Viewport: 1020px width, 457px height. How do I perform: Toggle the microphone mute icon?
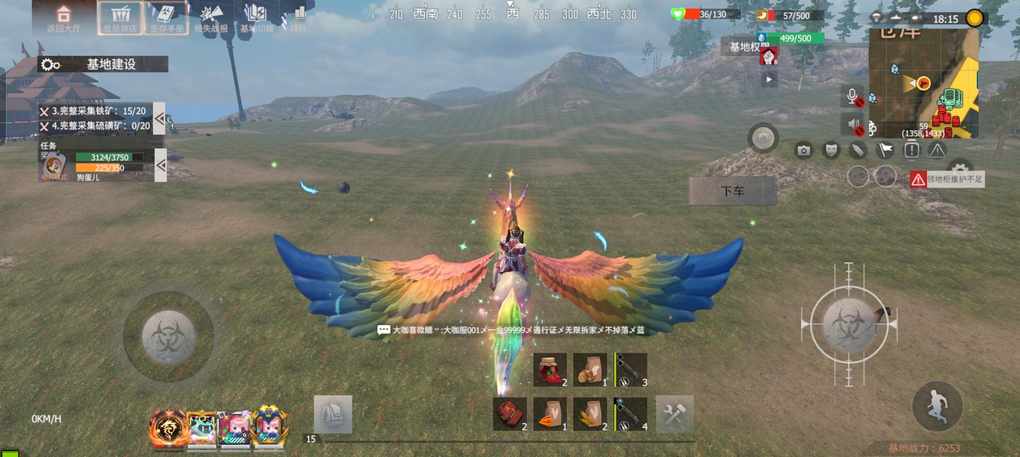click(x=854, y=96)
